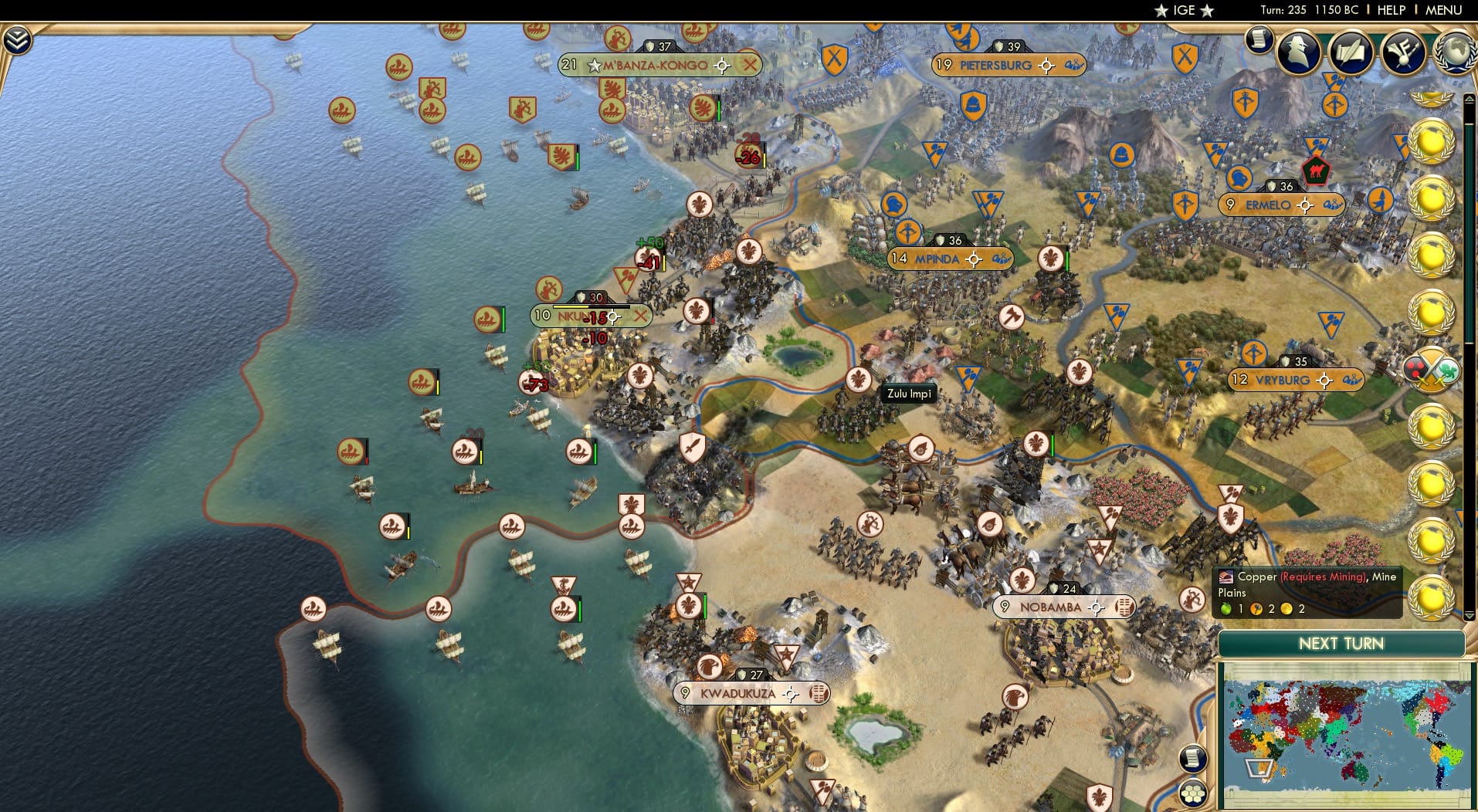The height and width of the screenshot is (812, 1478).
Task: Toggle citizen focus crosshair on KWADUKUZA banner
Action: [x=790, y=693]
